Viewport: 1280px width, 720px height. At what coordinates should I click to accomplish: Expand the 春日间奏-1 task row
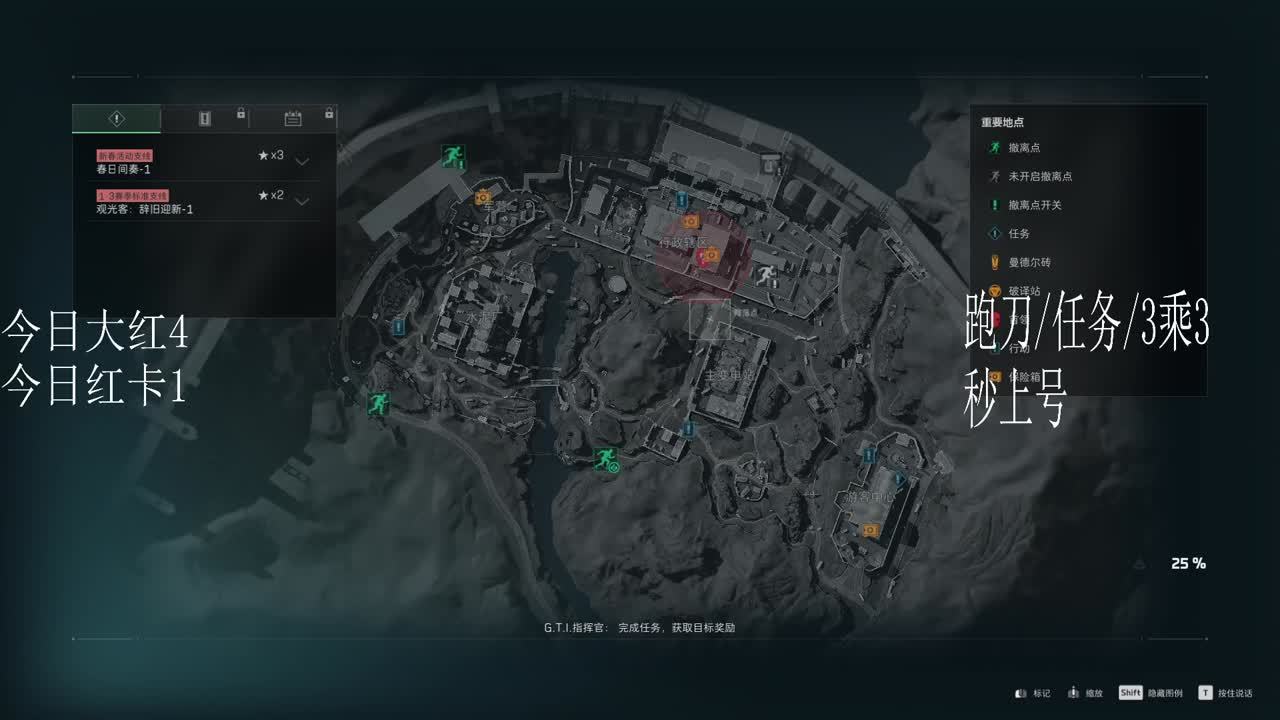[302, 161]
